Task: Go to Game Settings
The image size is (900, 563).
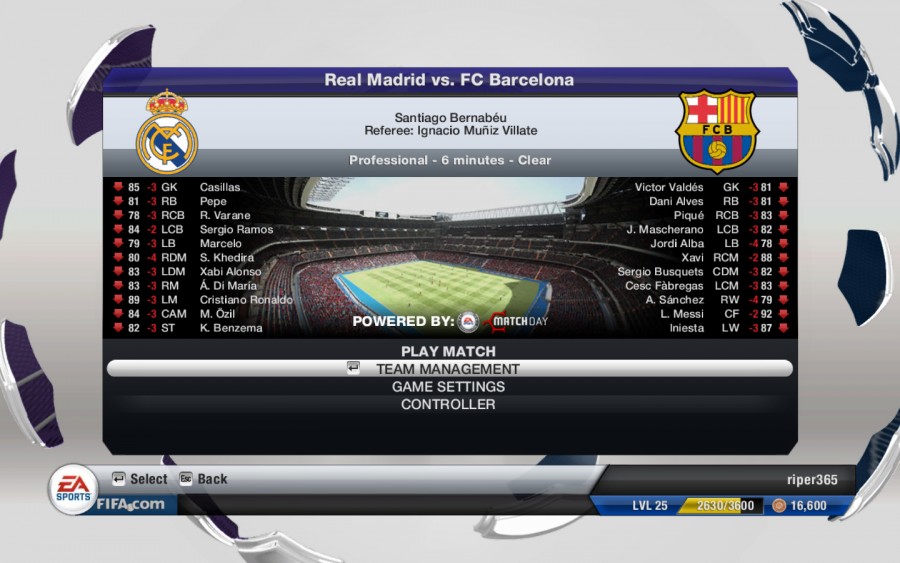Action: tap(448, 387)
